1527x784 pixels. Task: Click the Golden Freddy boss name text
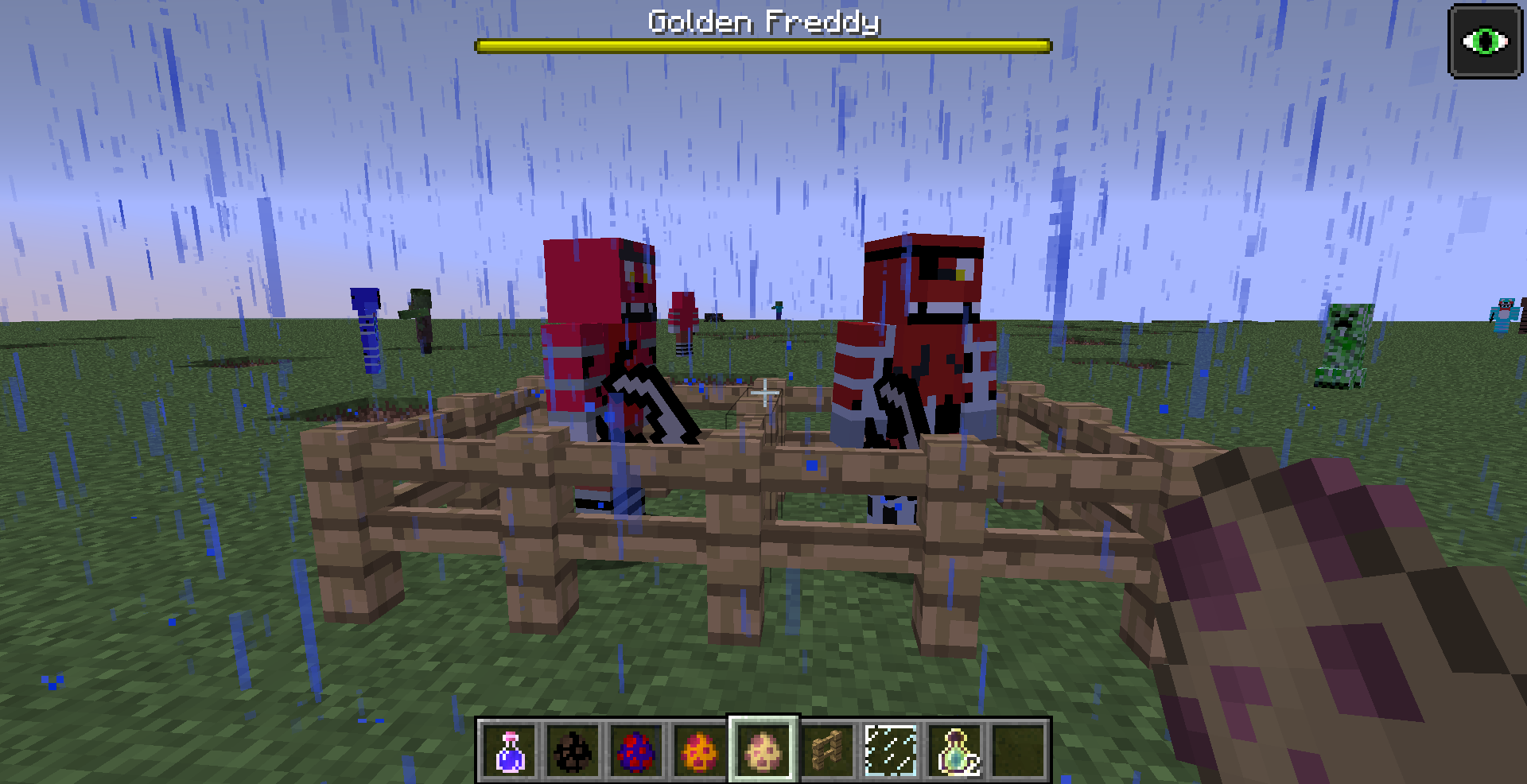click(762, 23)
